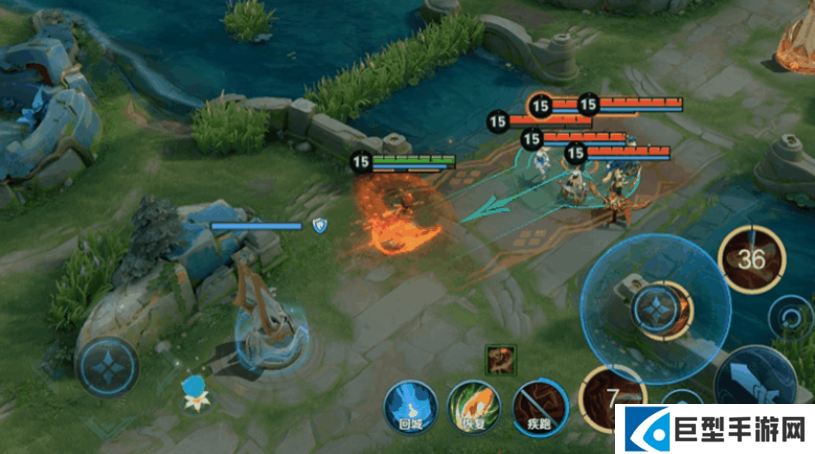The height and width of the screenshot is (454, 815).
Task: Use the 恢复 restore spell
Action: point(474,406)
